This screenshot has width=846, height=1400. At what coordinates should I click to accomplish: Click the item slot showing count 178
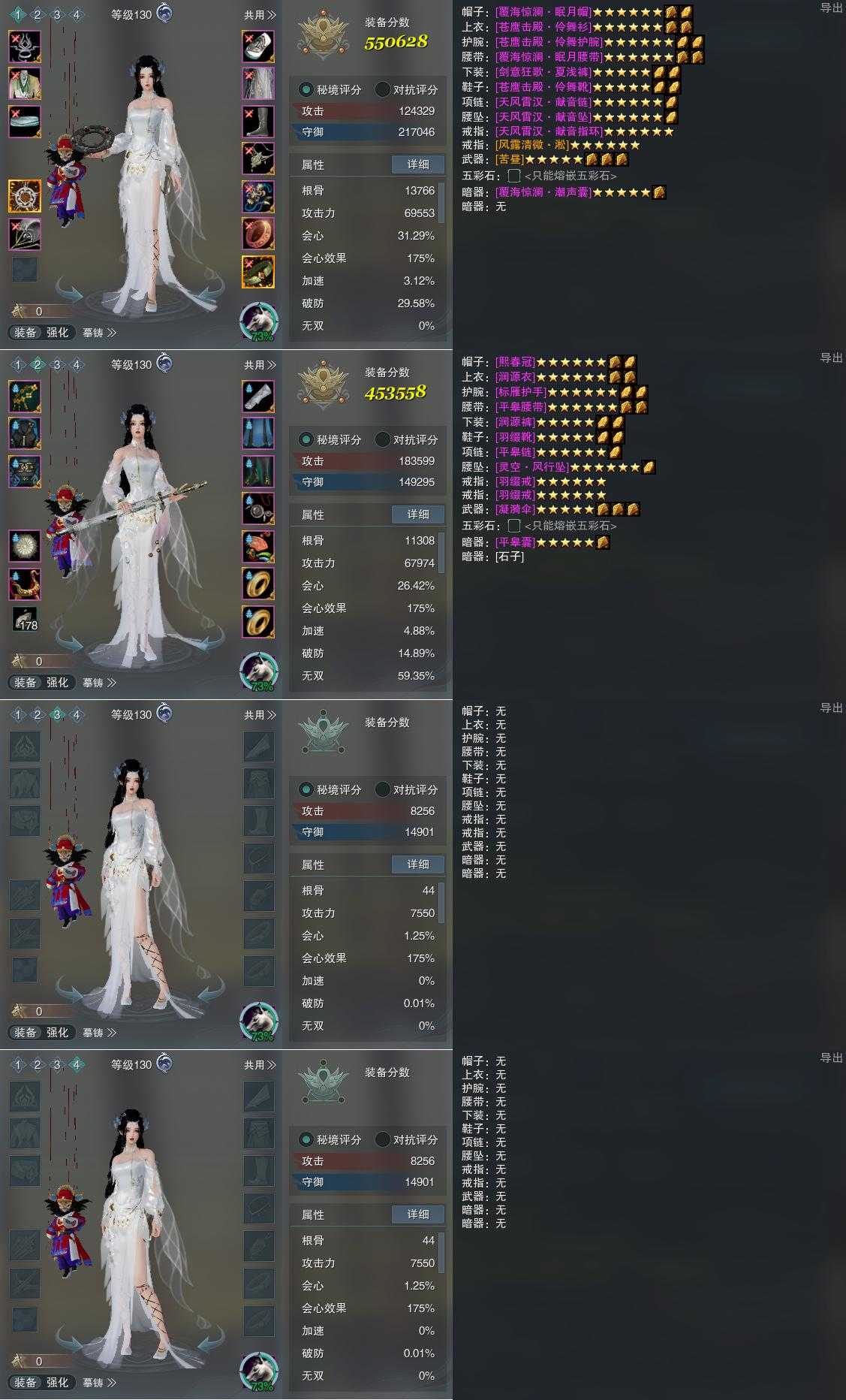[x=25, y=619]
